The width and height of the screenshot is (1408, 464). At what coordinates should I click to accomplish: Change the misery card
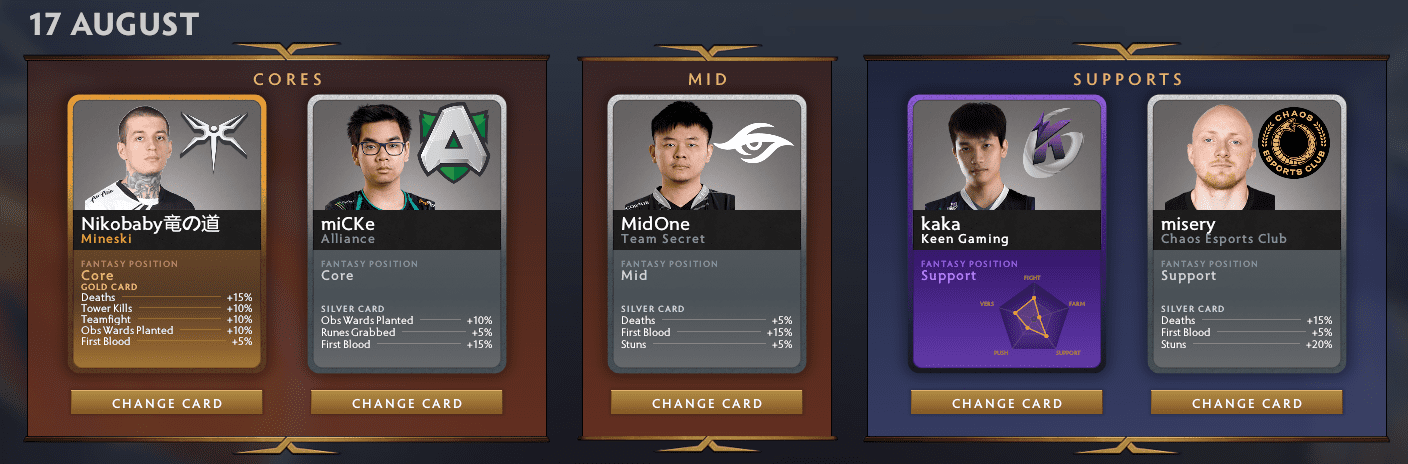pos(1247,403)
